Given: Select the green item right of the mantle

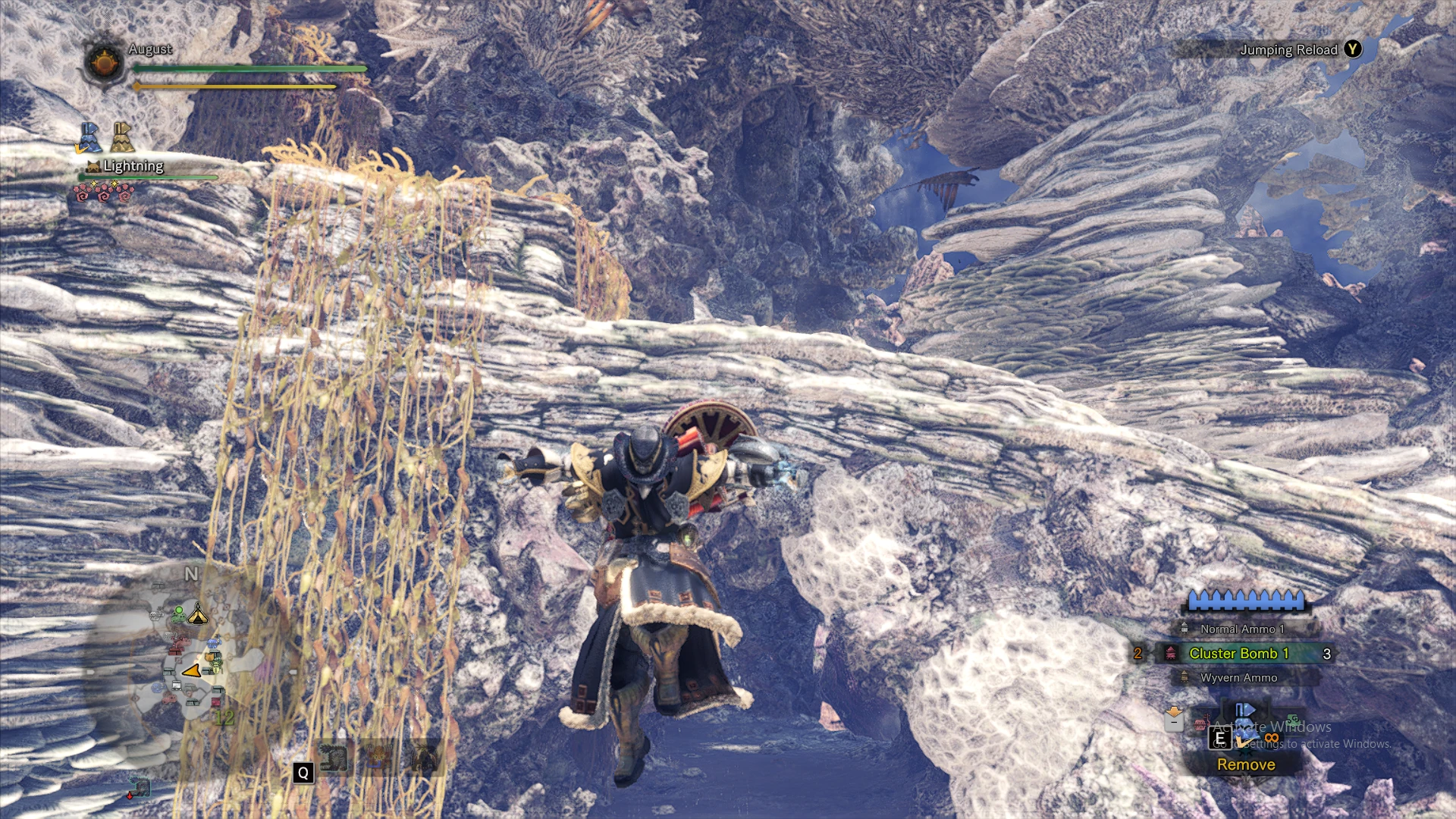Looking at the screenshot, I should (1292, 719).
